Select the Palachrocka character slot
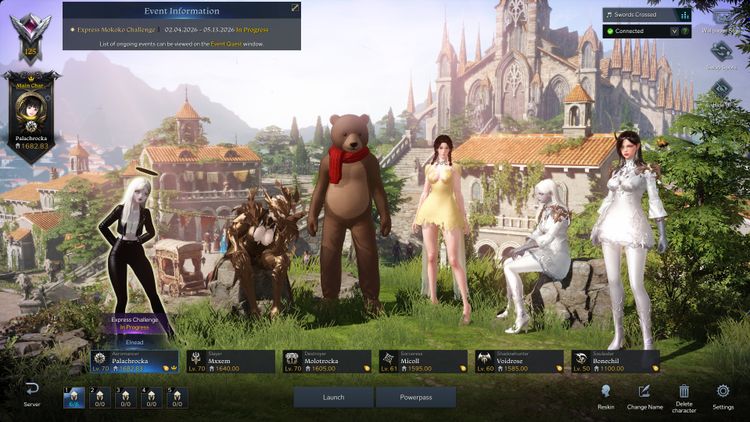The image size is (750, 422). tap(134, 361)
